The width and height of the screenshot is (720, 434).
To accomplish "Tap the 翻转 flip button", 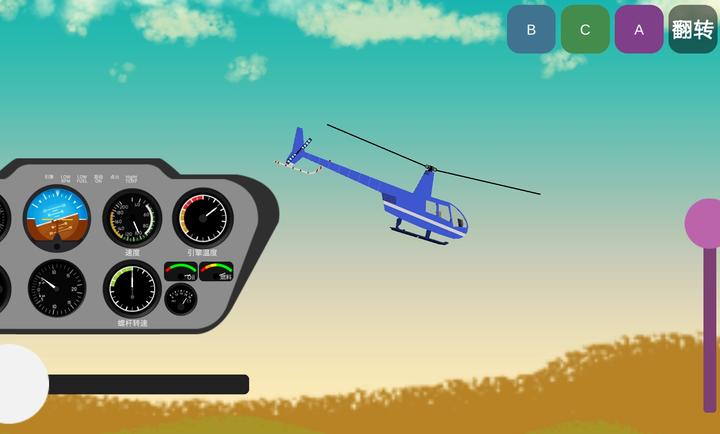I will tap(693, 29).
